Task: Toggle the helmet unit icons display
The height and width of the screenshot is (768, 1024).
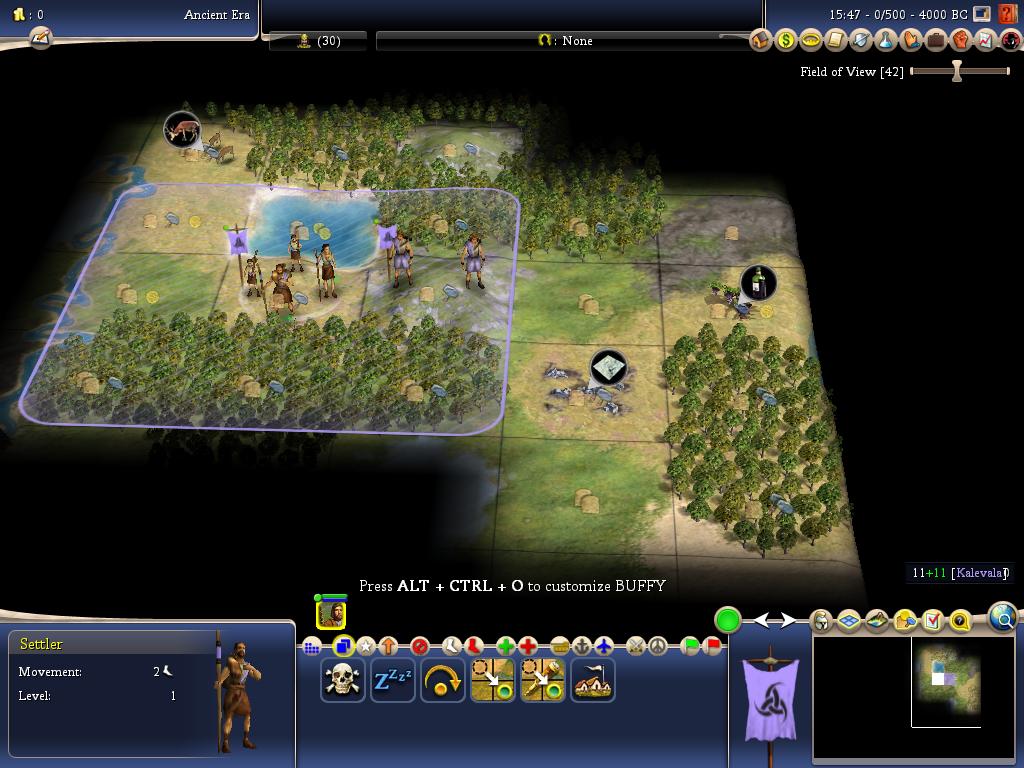Action: click(821, 621)
